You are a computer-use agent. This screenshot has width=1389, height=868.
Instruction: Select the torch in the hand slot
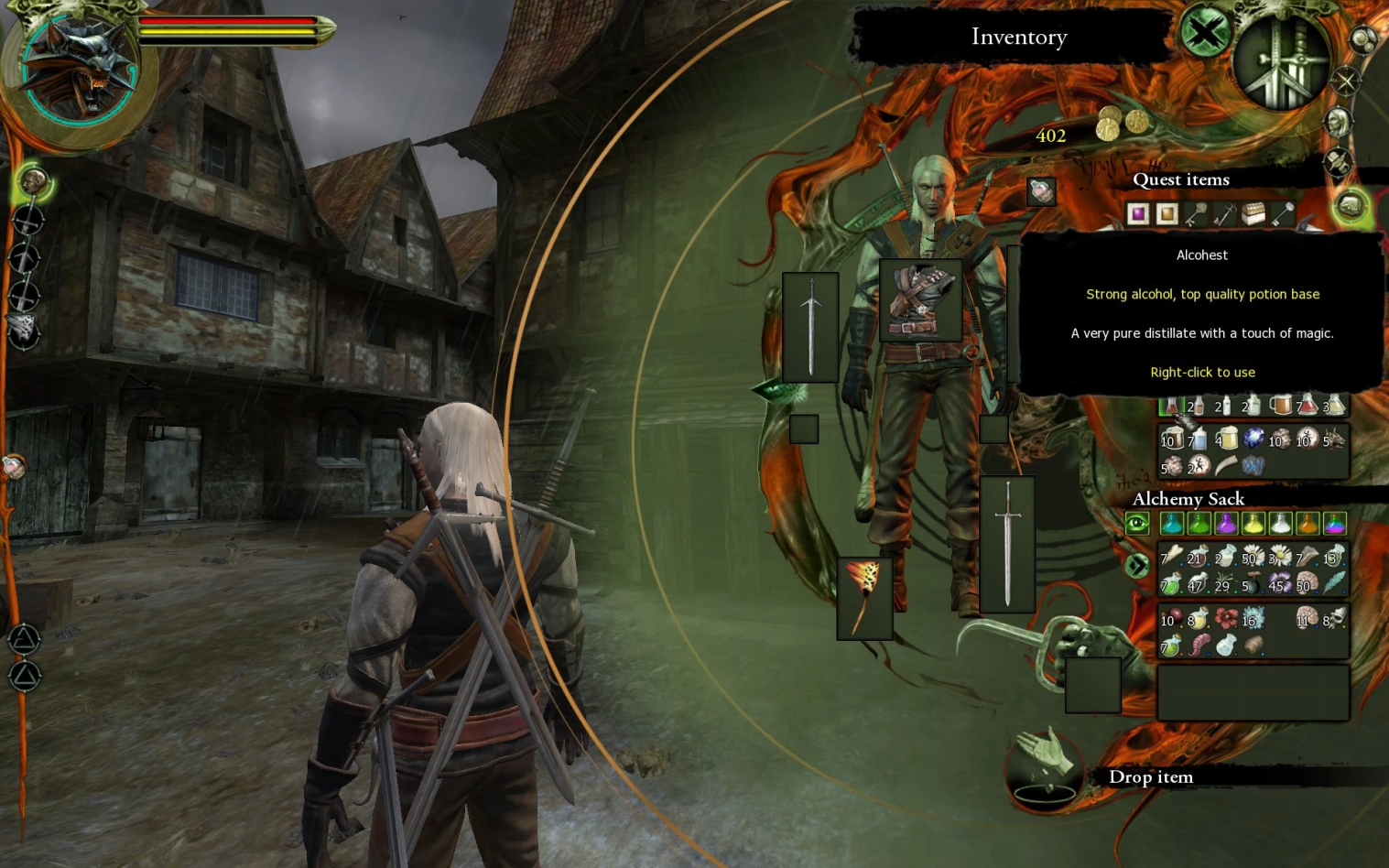tap(863, 598)
